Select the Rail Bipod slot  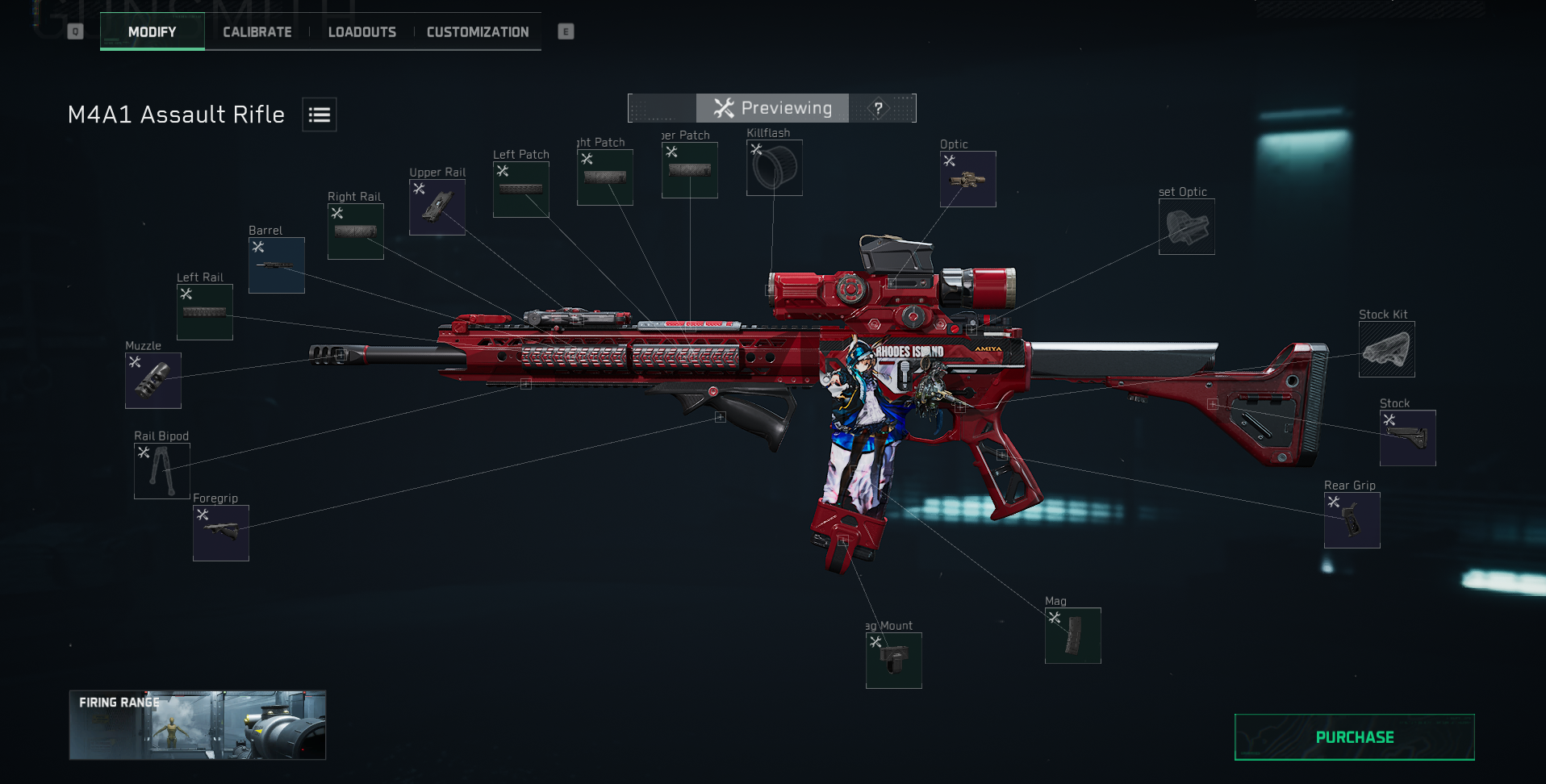click(161, 470)
